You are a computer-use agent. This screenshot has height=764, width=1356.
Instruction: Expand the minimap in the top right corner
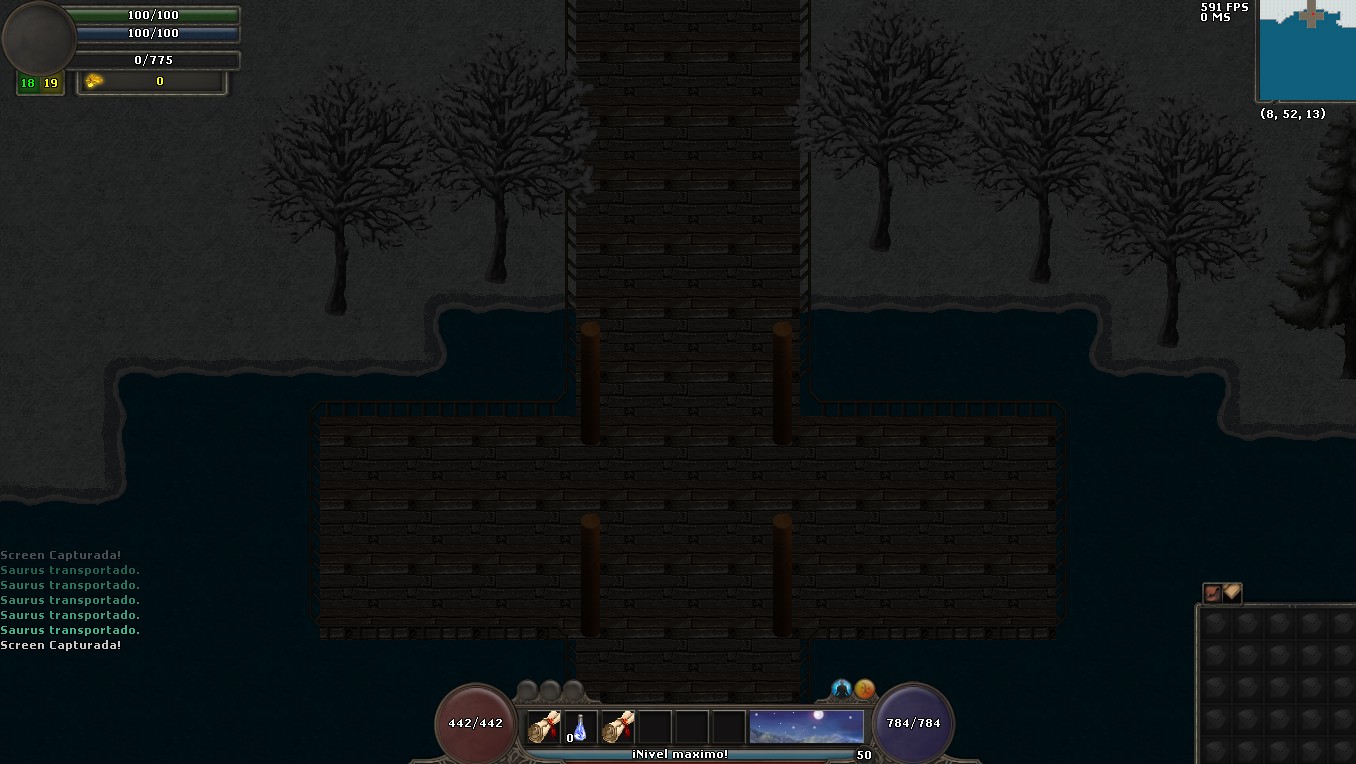pos(1305,50)
